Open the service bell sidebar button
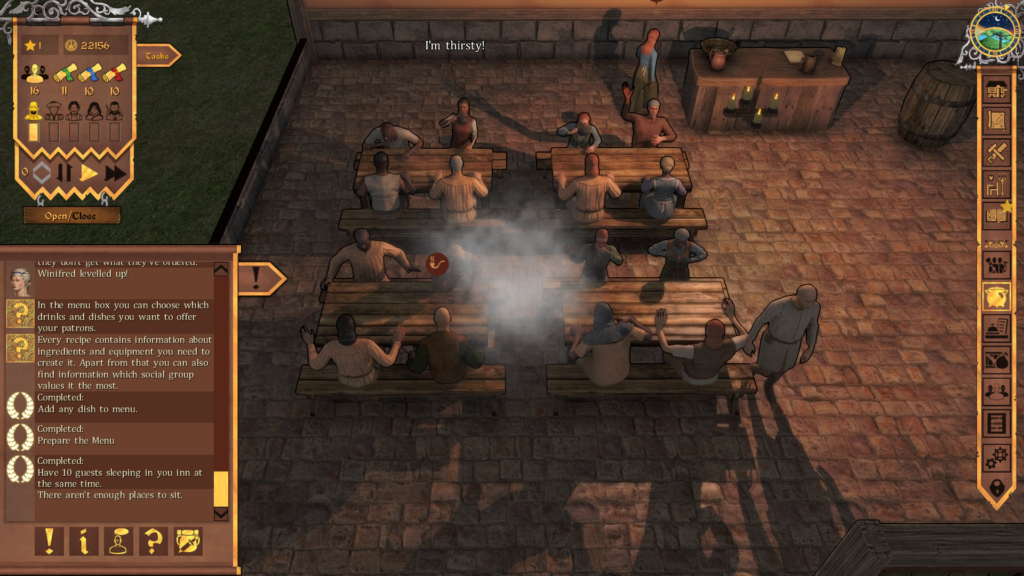1024x576 pixels. tap(996, 329)
